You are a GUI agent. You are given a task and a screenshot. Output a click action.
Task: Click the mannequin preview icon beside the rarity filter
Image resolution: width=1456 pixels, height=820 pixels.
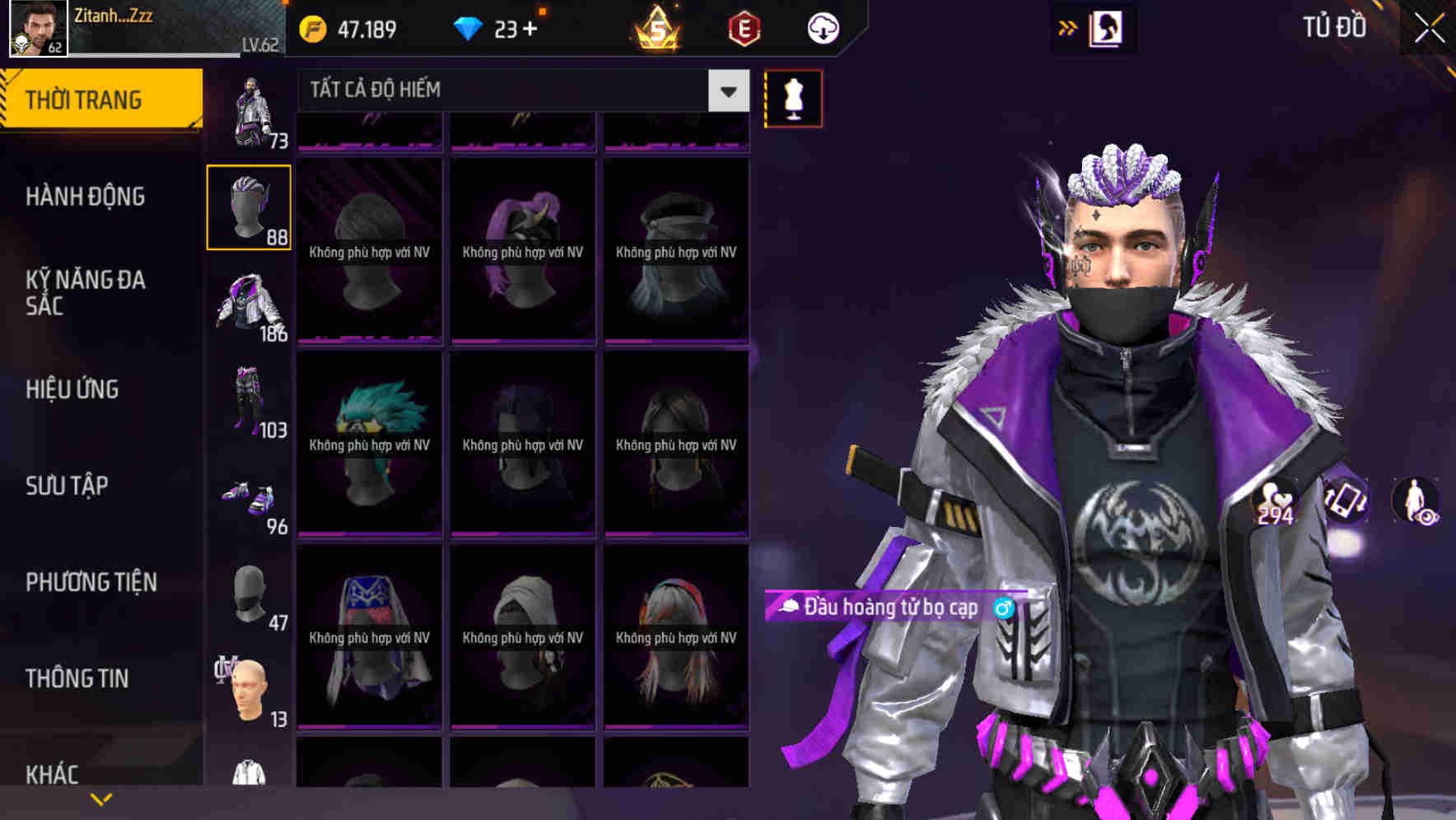pos(793,98)
